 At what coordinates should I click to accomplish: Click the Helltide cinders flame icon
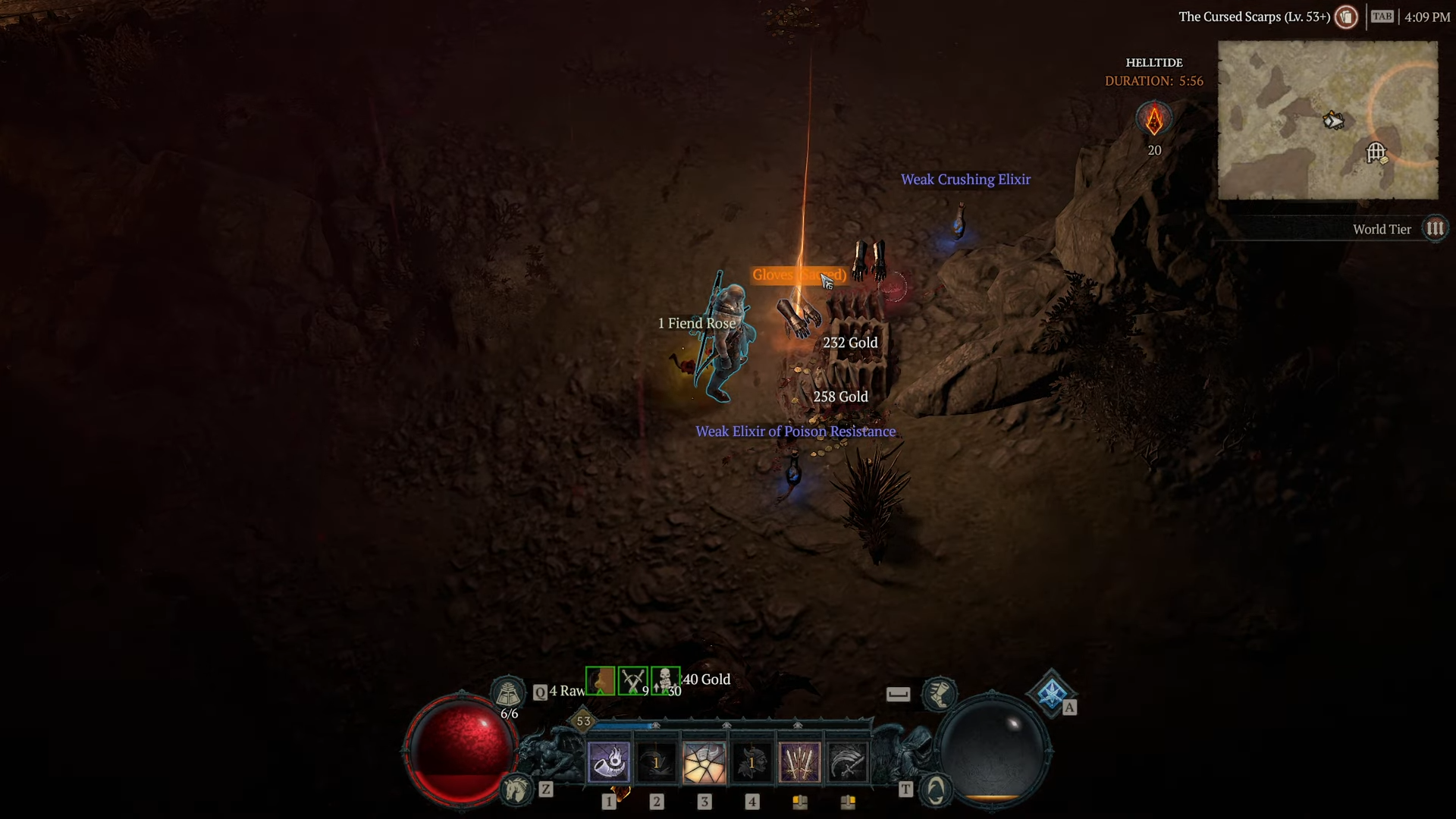point(1153,119)
